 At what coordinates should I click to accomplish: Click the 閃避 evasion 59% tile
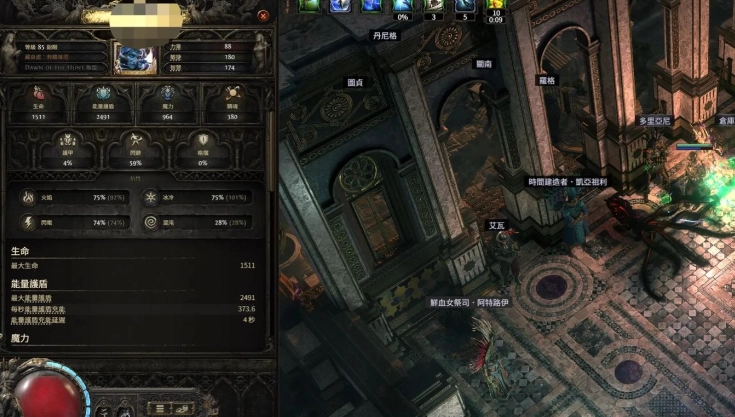point(136,151)
